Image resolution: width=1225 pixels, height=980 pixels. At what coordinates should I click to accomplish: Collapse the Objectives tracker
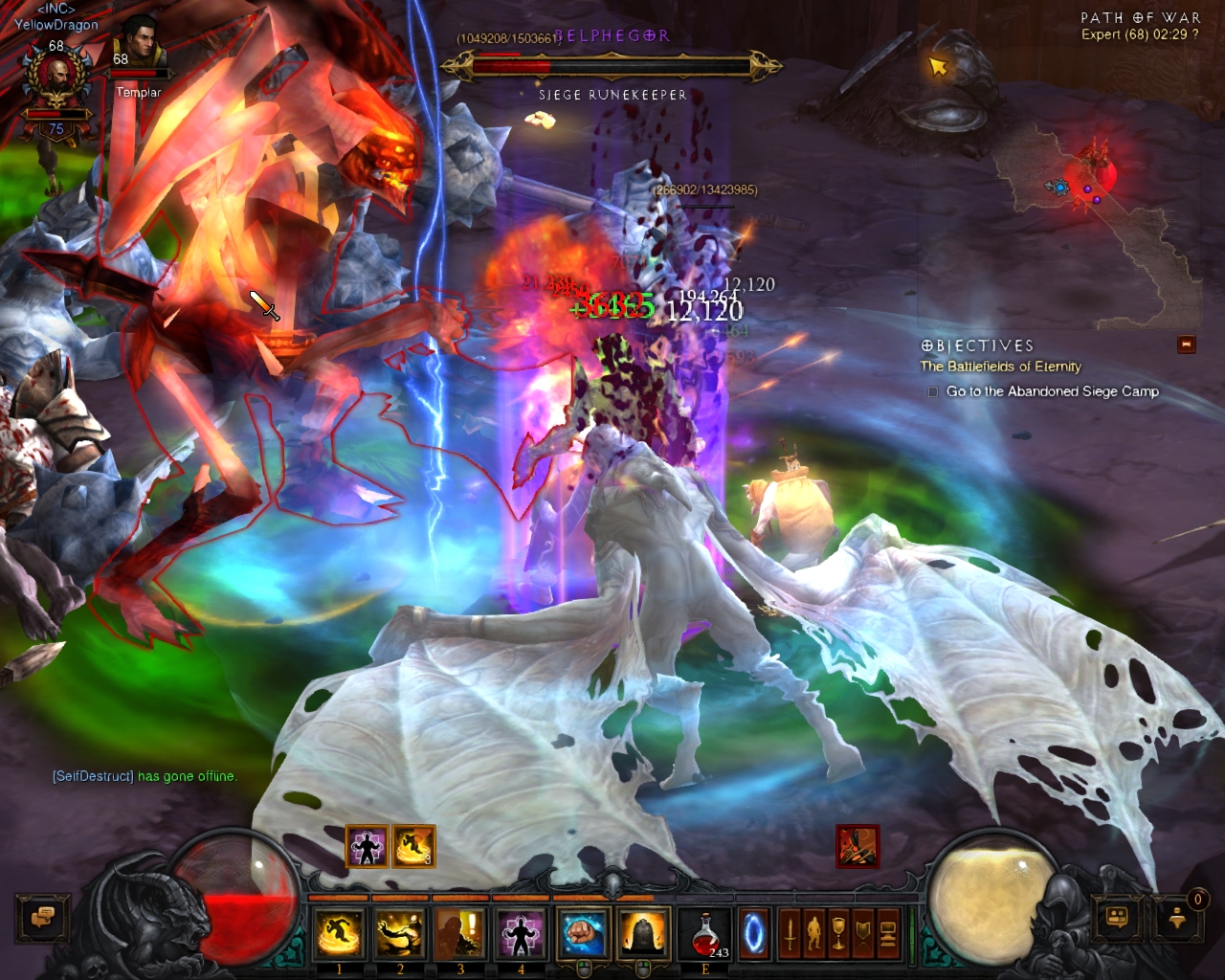[x=1187, y=345]
